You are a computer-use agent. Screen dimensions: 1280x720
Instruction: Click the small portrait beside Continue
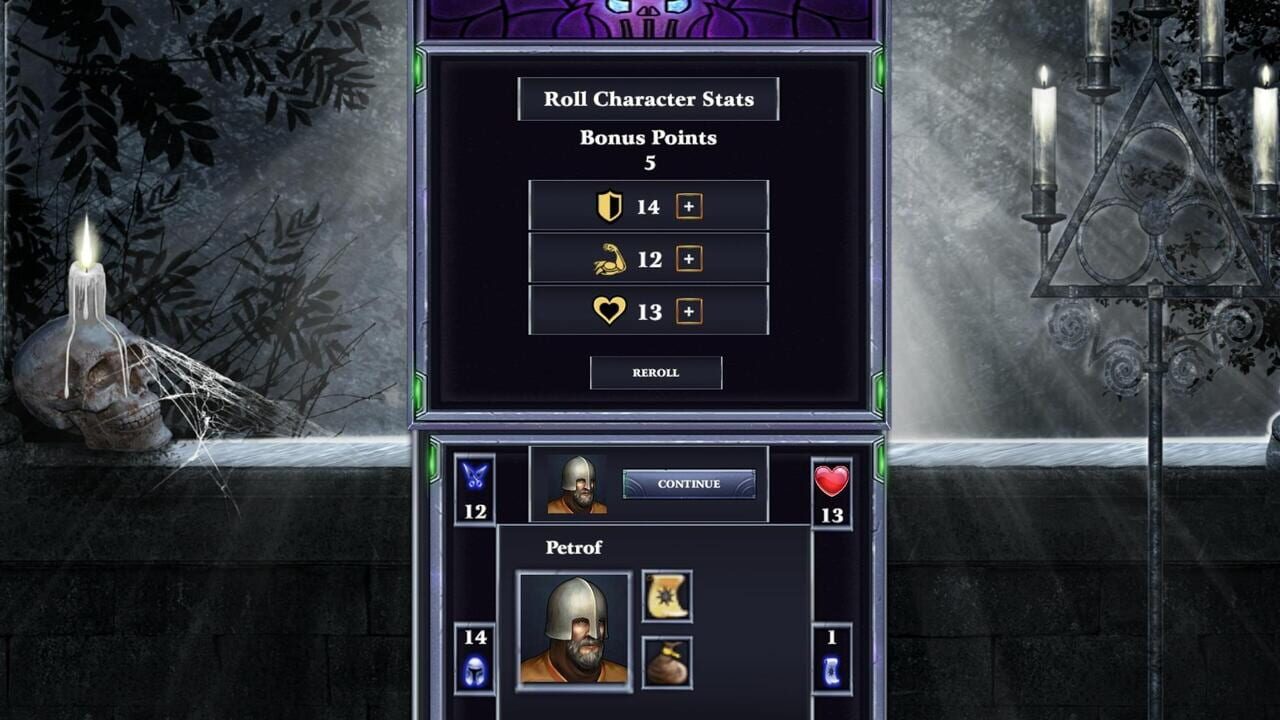[x=578, y=485]
